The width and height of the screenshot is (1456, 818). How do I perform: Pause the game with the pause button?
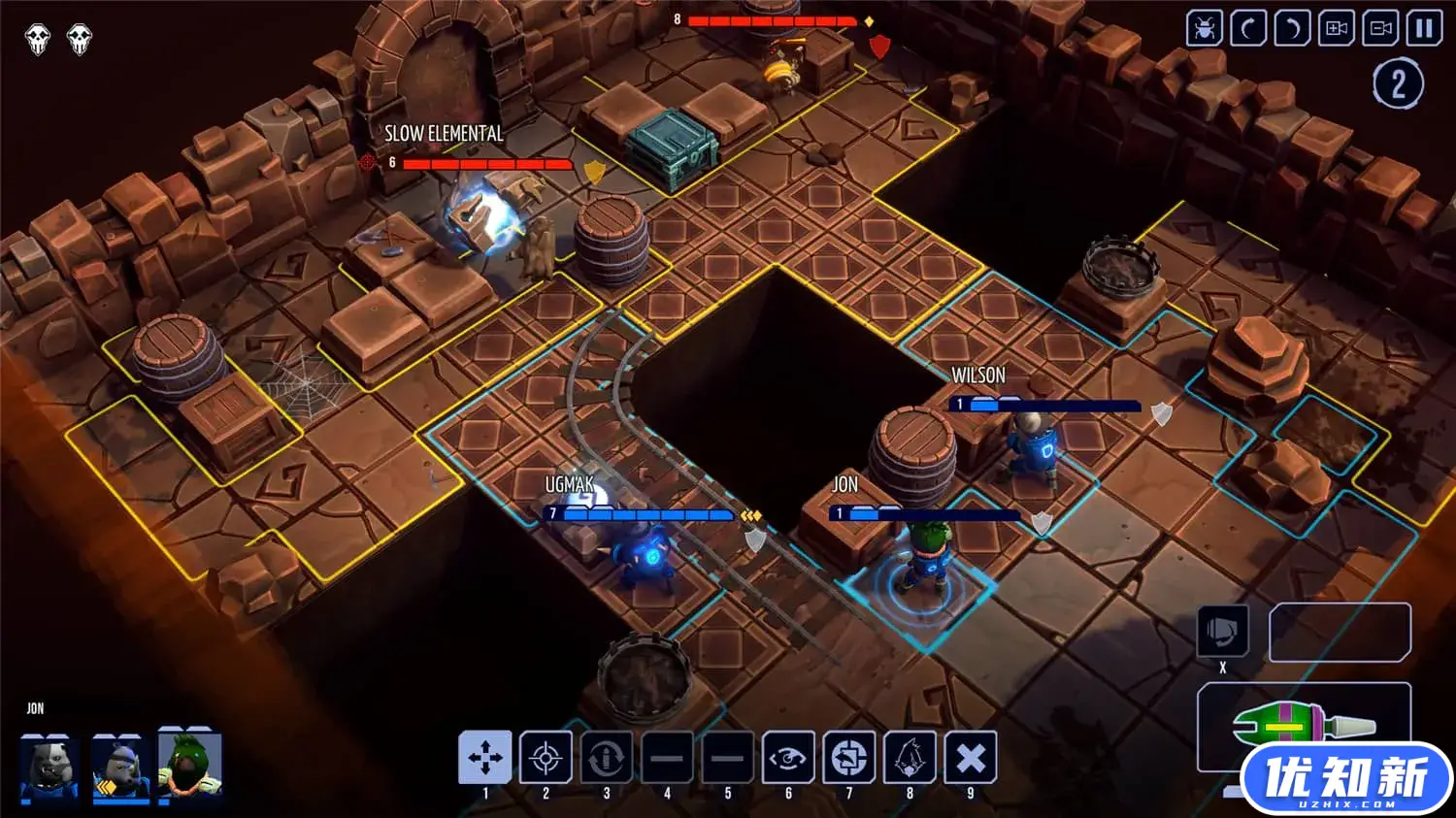(x=1424, y=28)
